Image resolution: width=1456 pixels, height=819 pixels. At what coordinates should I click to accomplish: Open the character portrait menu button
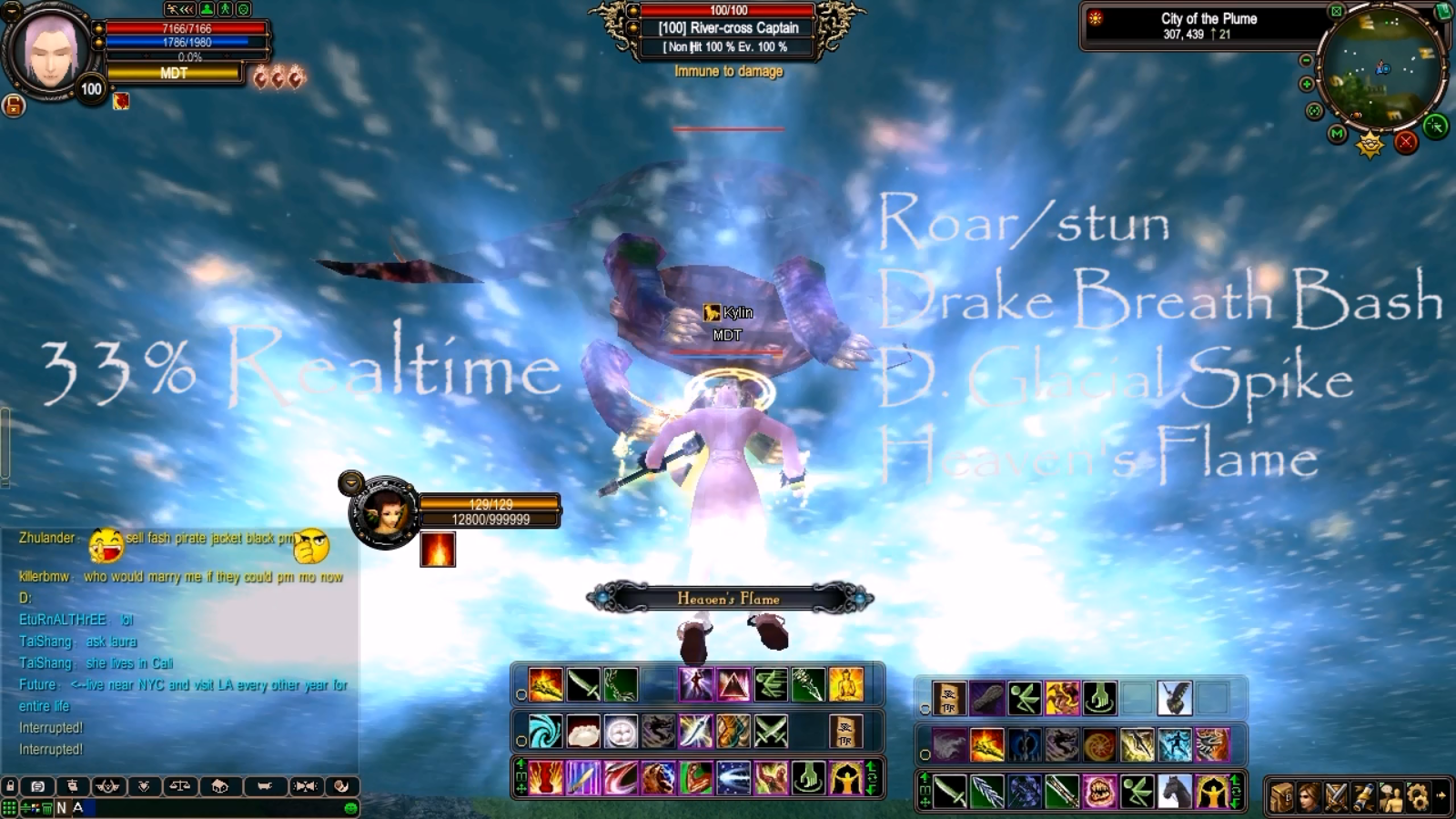(1308, 797)
